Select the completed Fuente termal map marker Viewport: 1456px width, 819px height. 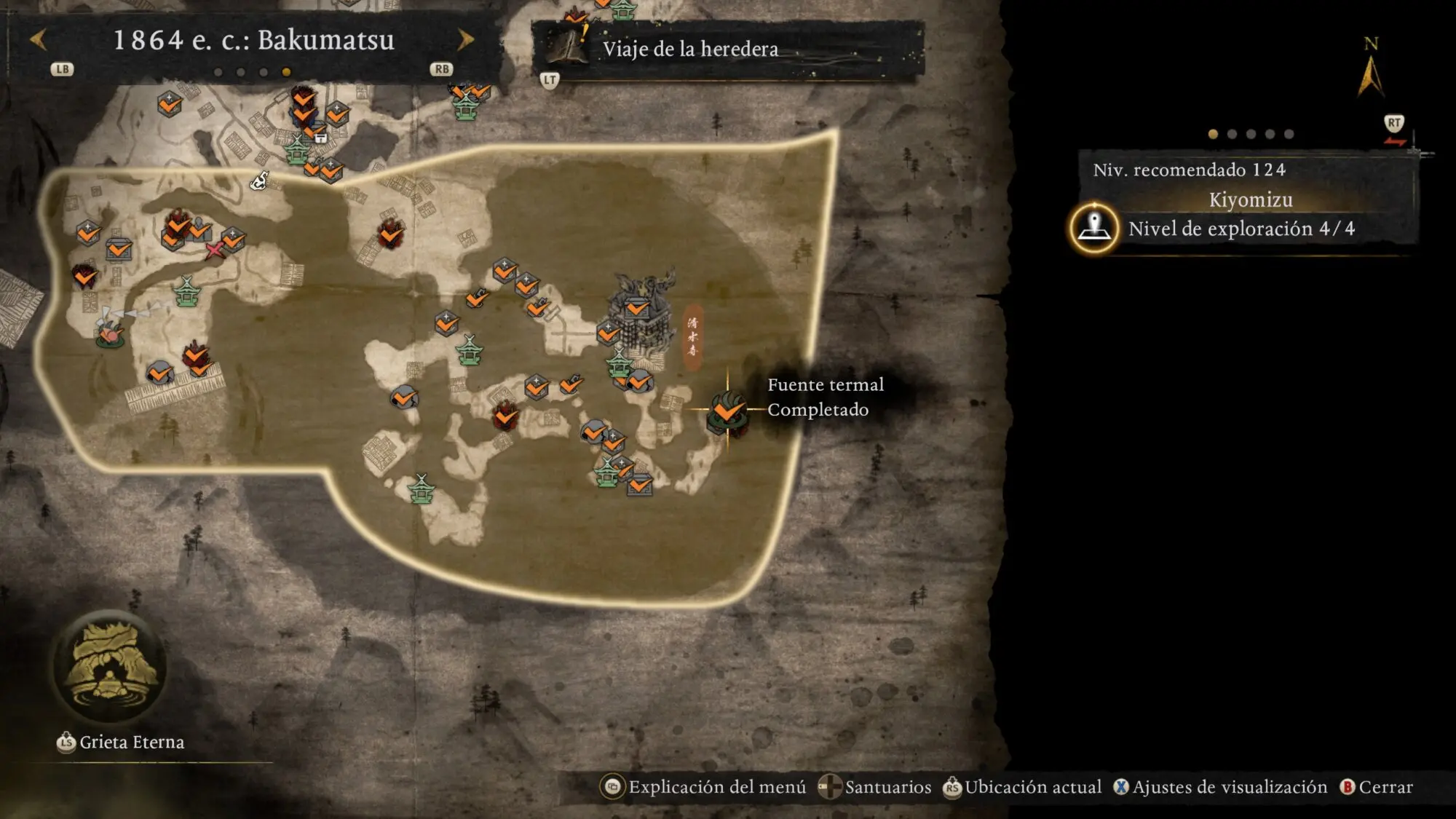coord(727,411)
